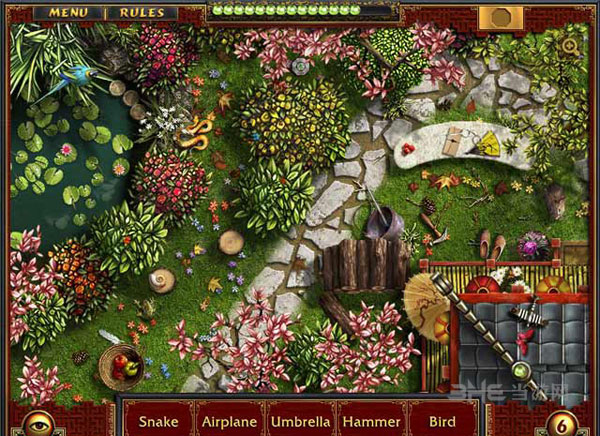Use the eye hint button
600x436 pixels.
pos(38,420)
